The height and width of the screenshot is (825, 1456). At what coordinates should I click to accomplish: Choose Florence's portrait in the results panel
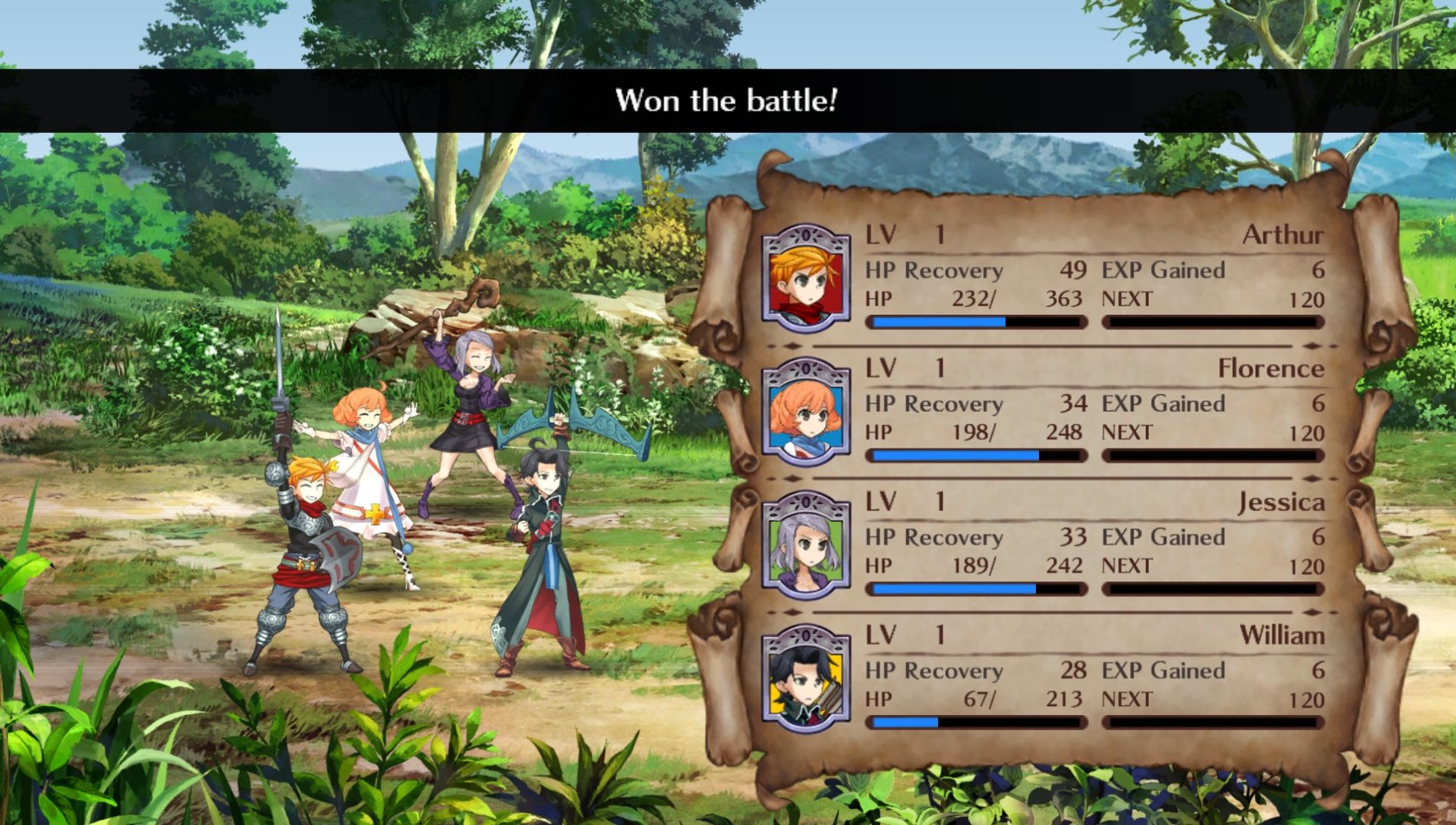[x=806, y=412]
